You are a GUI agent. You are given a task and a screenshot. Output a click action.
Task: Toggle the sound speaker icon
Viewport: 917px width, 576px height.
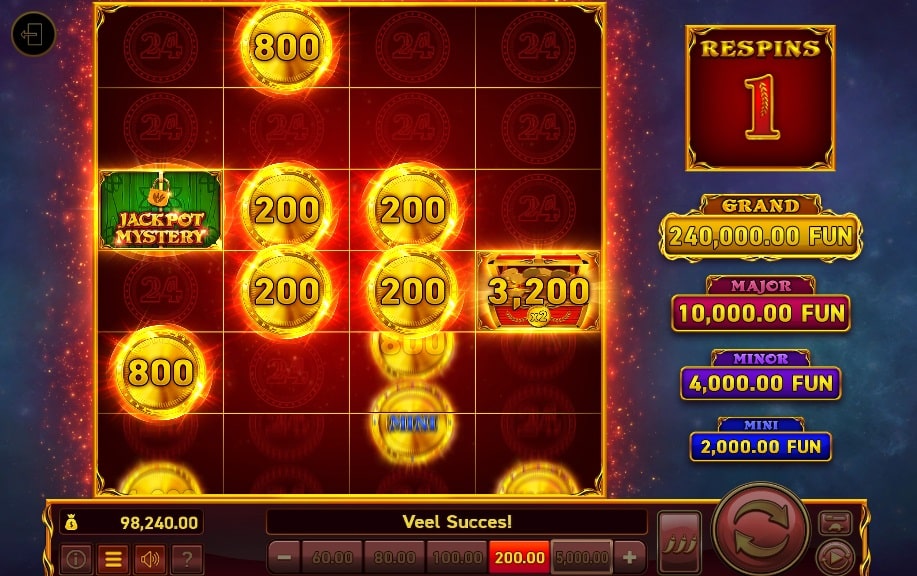click(151, 558)
